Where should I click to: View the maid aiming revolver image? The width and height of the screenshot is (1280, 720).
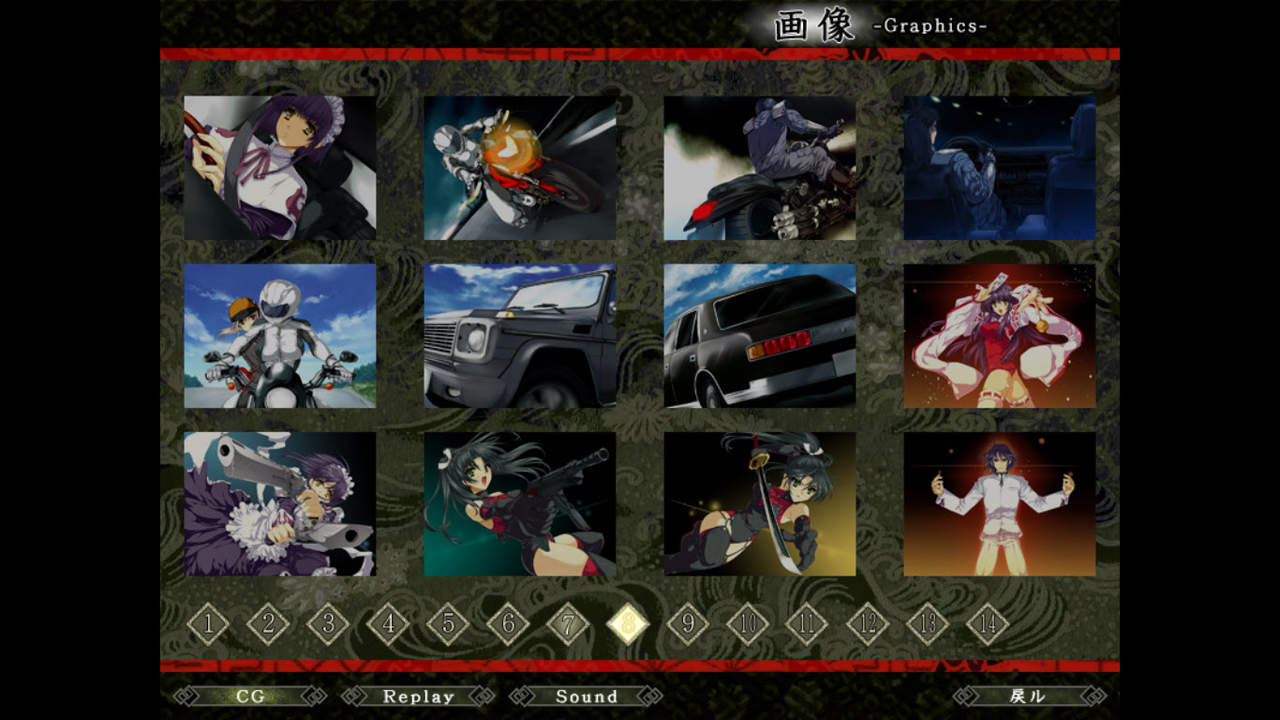[x=280, y=504]
